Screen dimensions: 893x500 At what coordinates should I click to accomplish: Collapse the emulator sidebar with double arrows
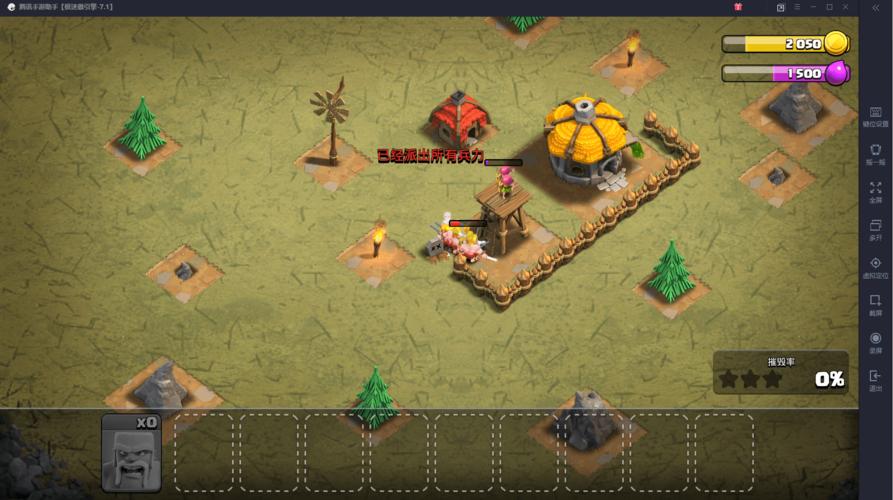click(876, 7)
